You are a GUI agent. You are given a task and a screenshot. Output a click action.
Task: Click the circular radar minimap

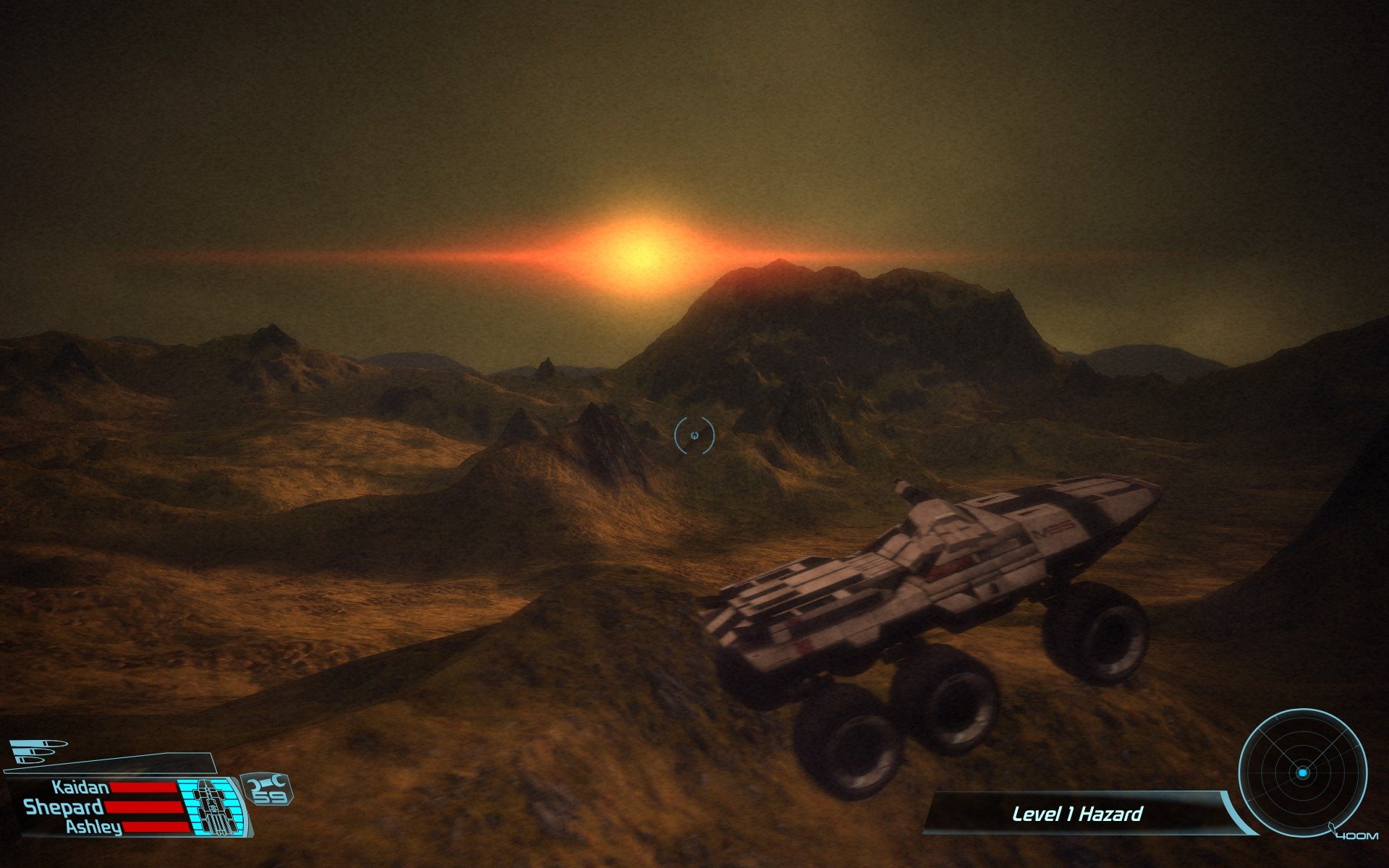pyautogui.click(x=1302, y=773)
